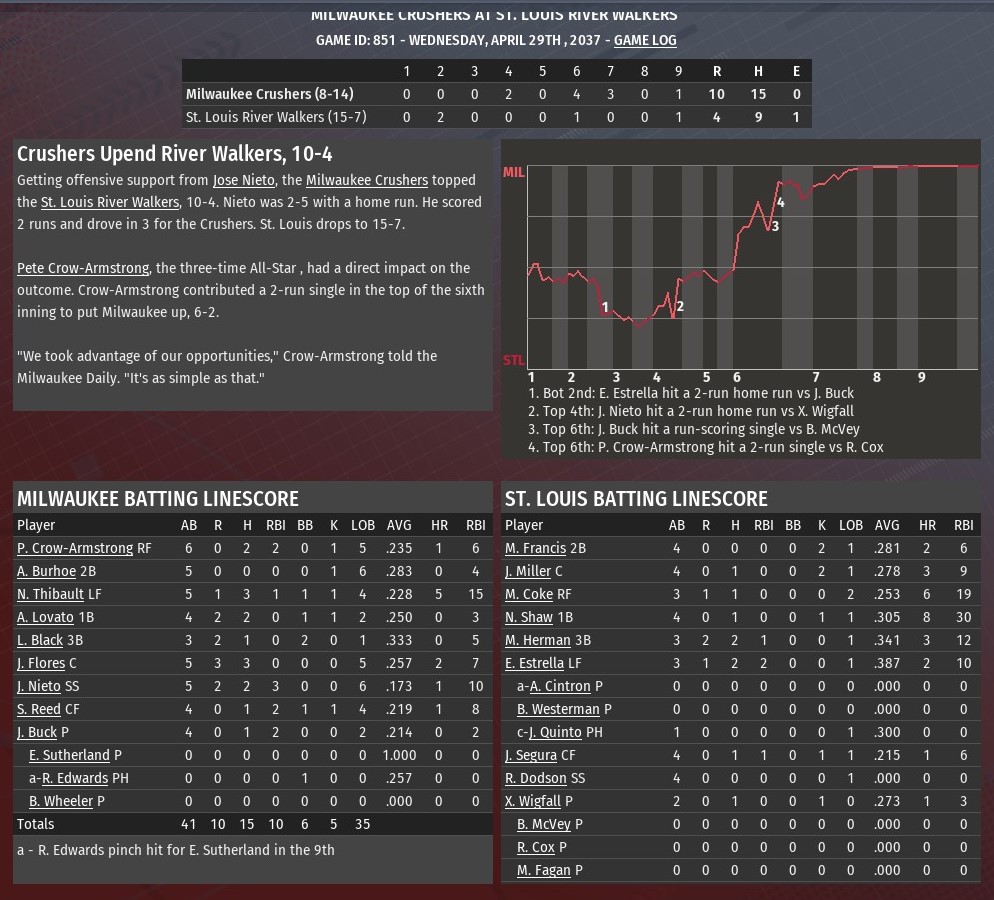
Task: Open A. Lovato's player profile
Action: 45,617
